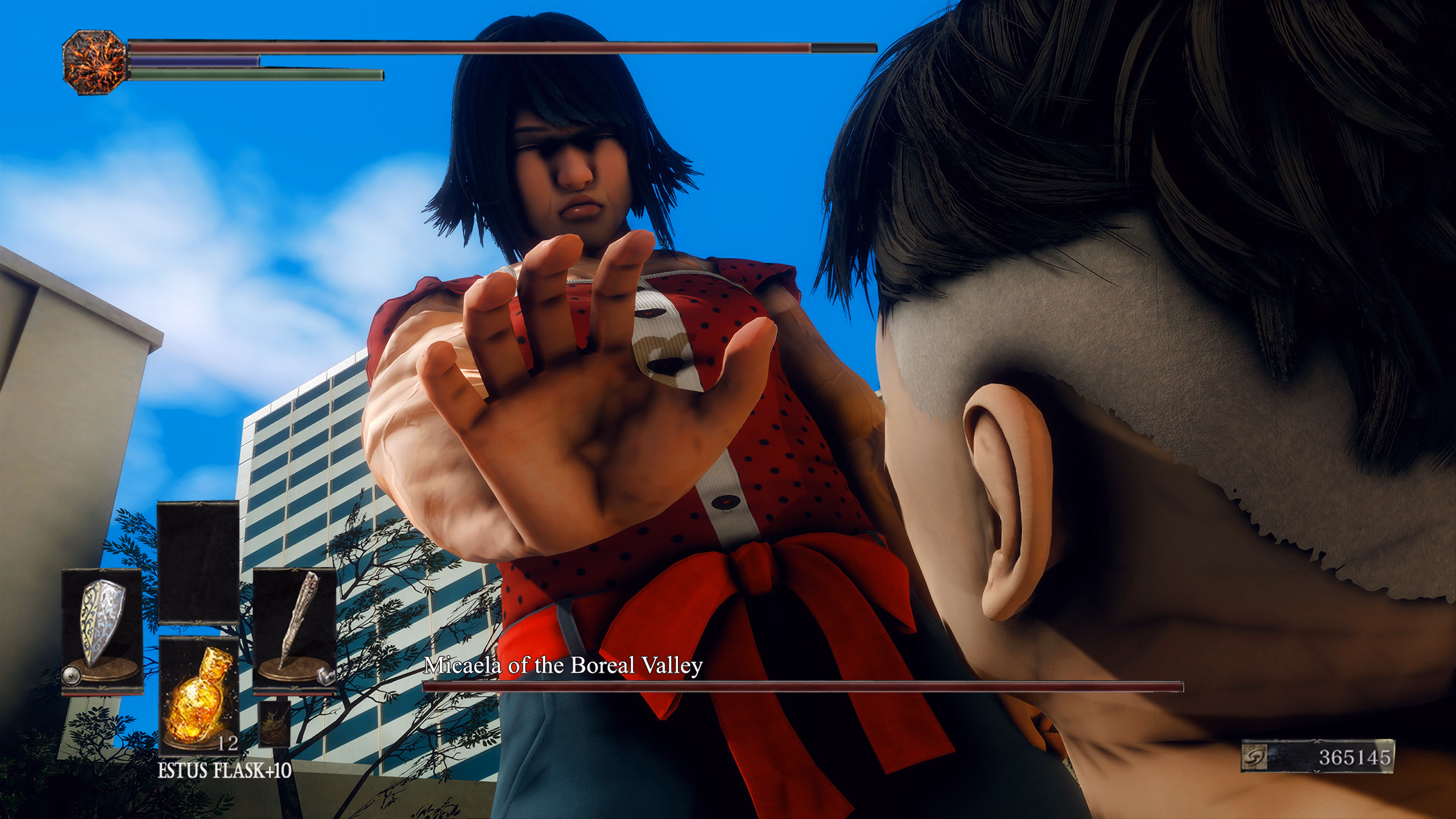Select the shield in the left-hand slot

click(x=102, y=630)
